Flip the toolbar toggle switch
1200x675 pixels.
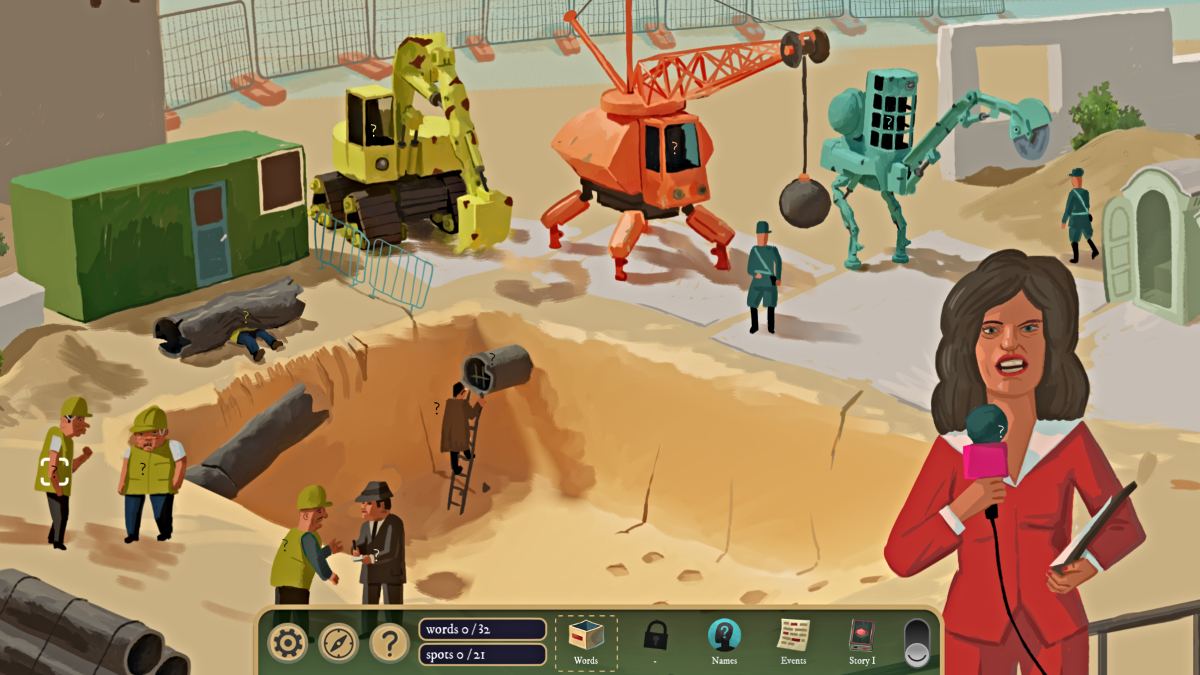(x=916, y=643)
